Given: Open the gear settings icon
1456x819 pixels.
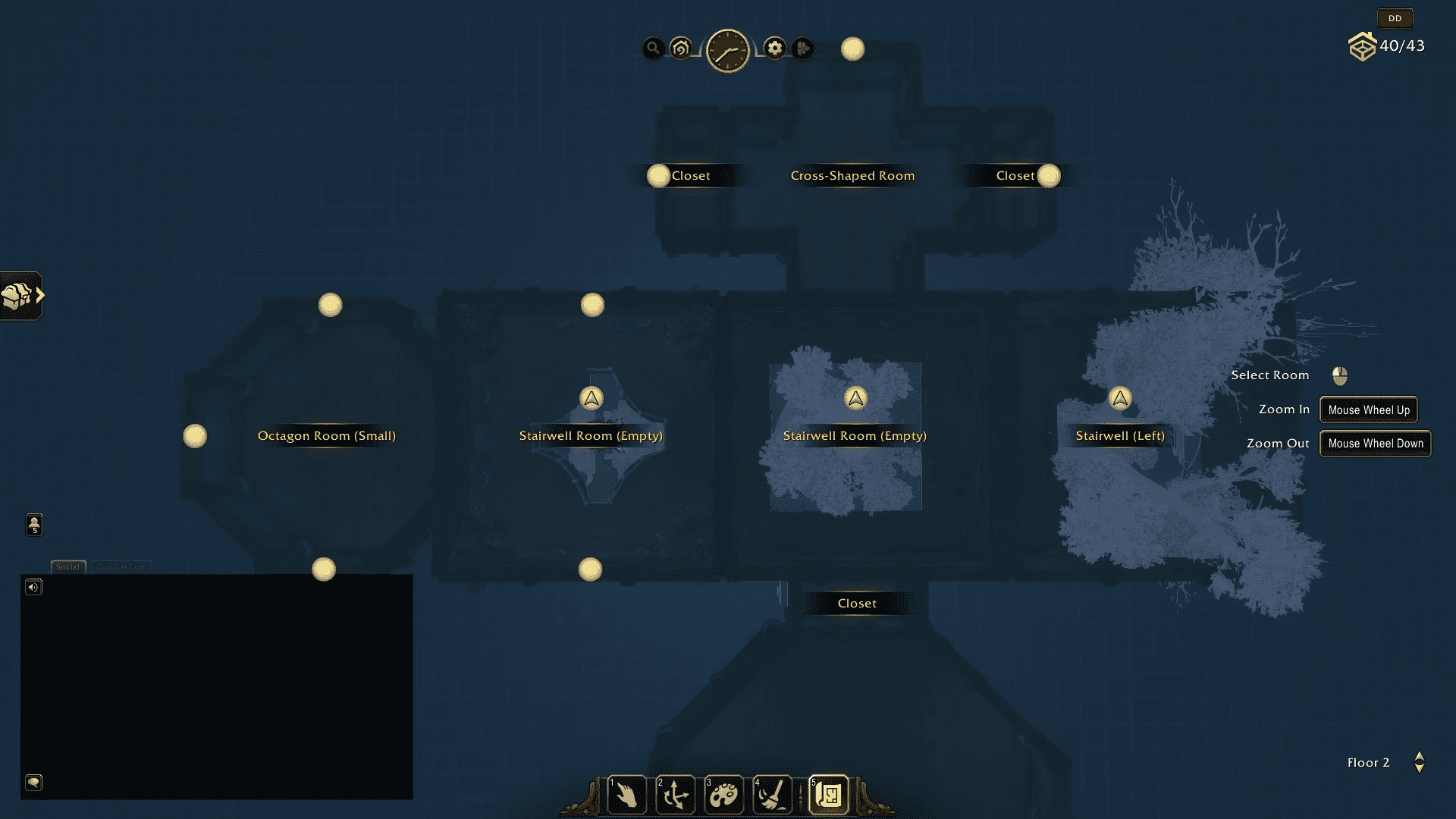Looking at the screenshot, I should coord(774,49).
